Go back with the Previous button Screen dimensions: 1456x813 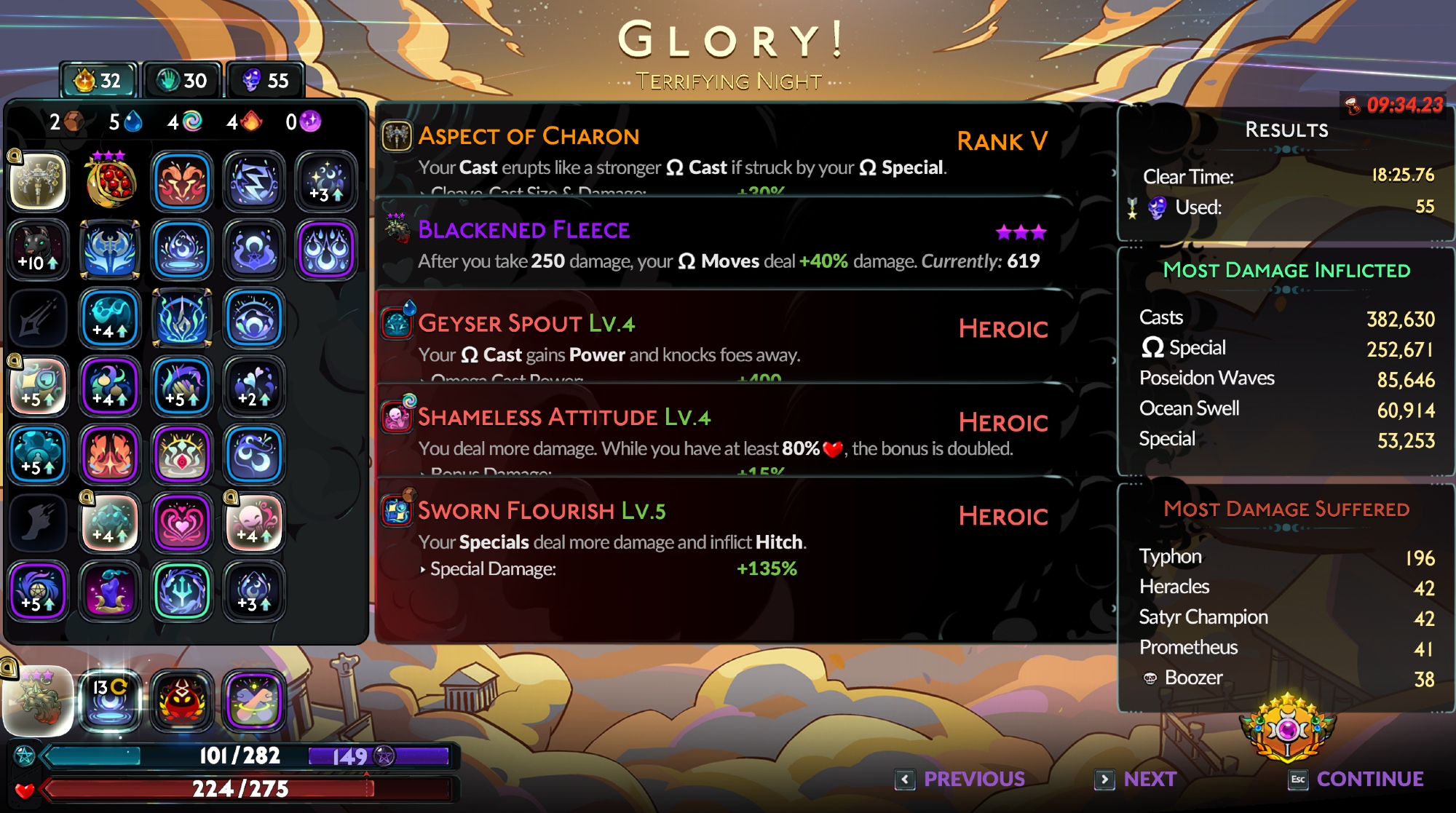pyautogui.click(x=961, y=779)
